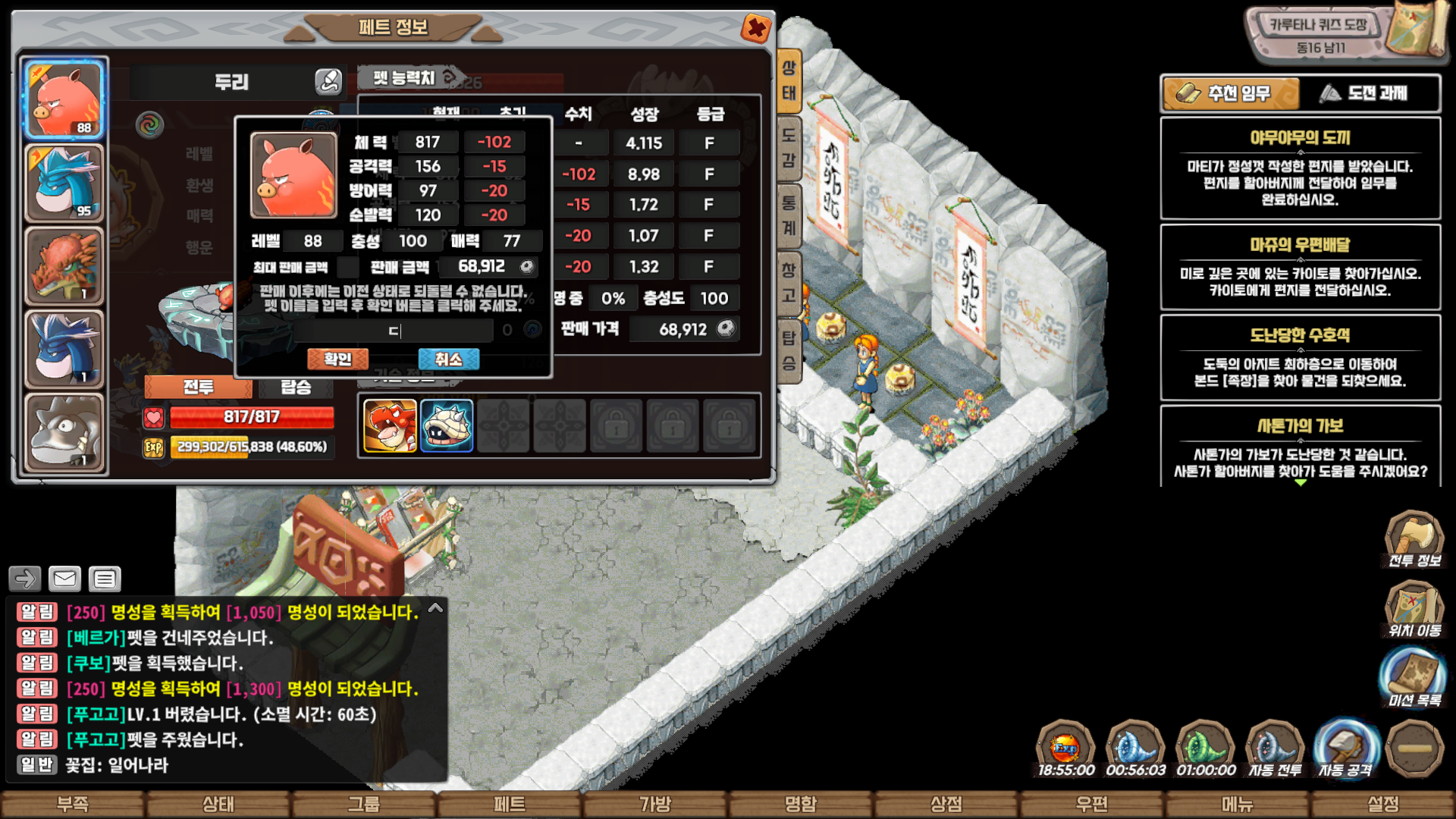The image size is (1456, 819).
Task: Confirm the pet sale with 확인
Action: 337,359
